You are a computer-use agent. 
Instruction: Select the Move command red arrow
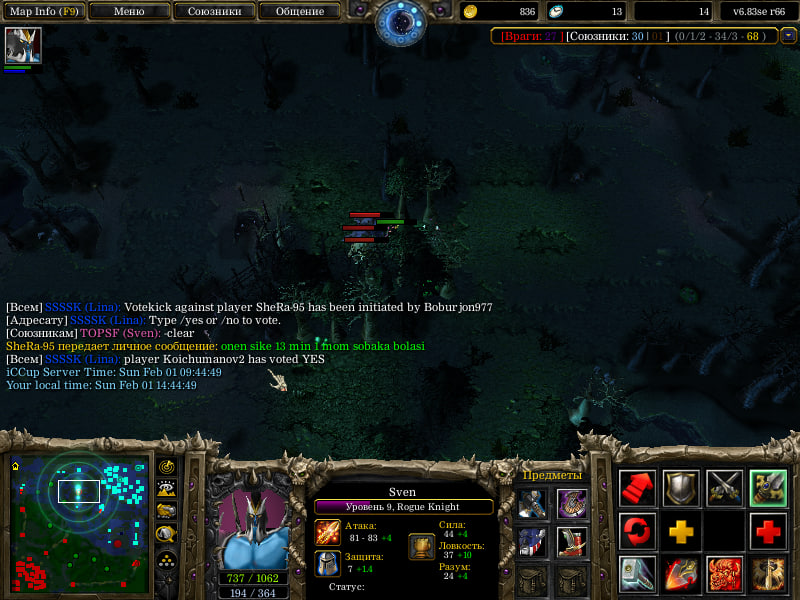(637, 487)
